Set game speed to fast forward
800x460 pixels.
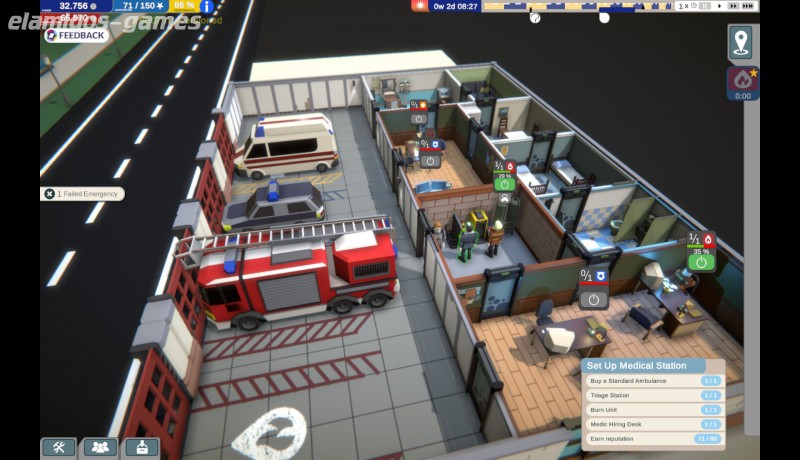[x=733, y=6]
